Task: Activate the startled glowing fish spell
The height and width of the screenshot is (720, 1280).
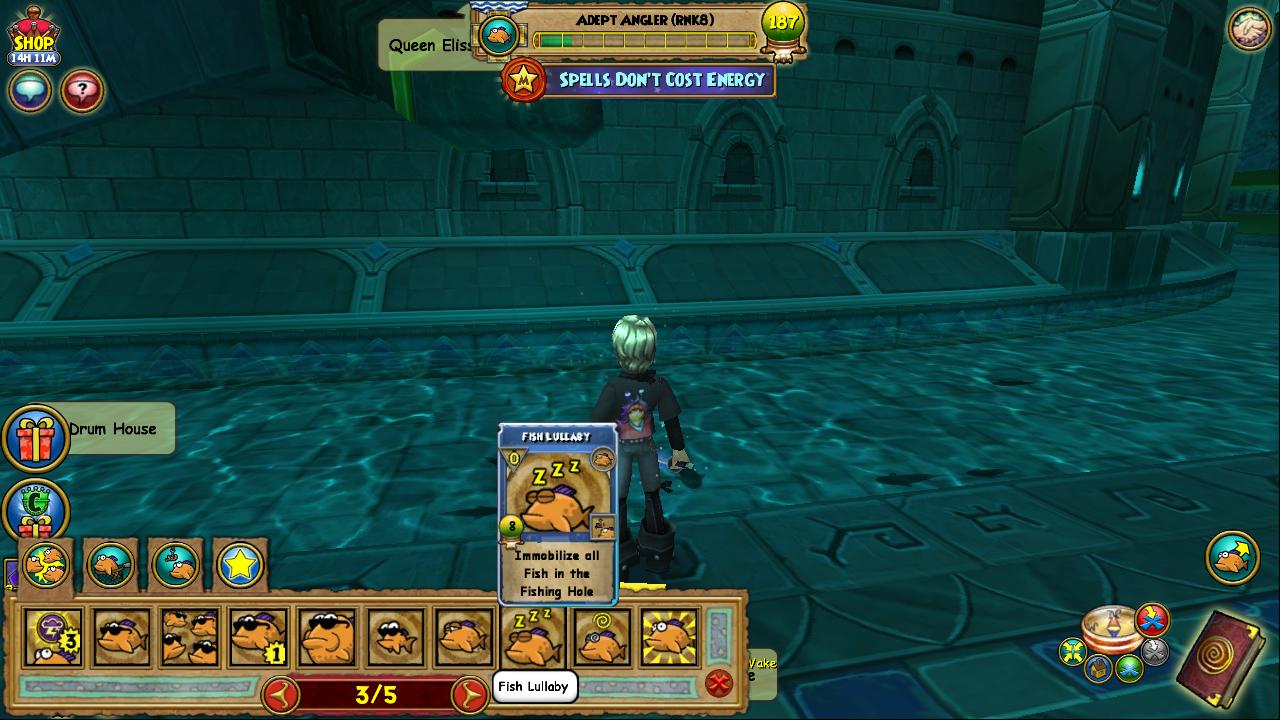Action: click(670, 637)
